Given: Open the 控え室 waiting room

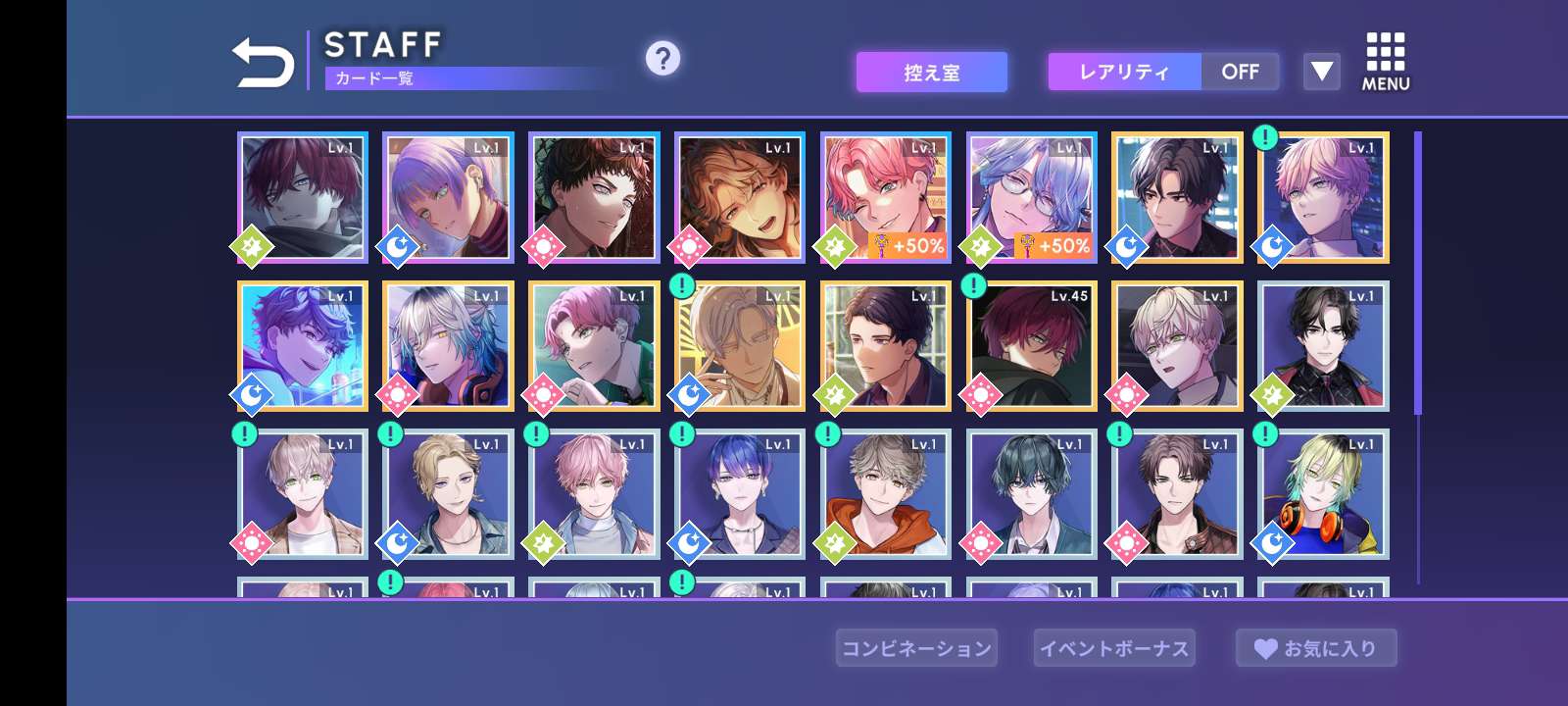Looking at the screenshot, I should pos(931,73).
